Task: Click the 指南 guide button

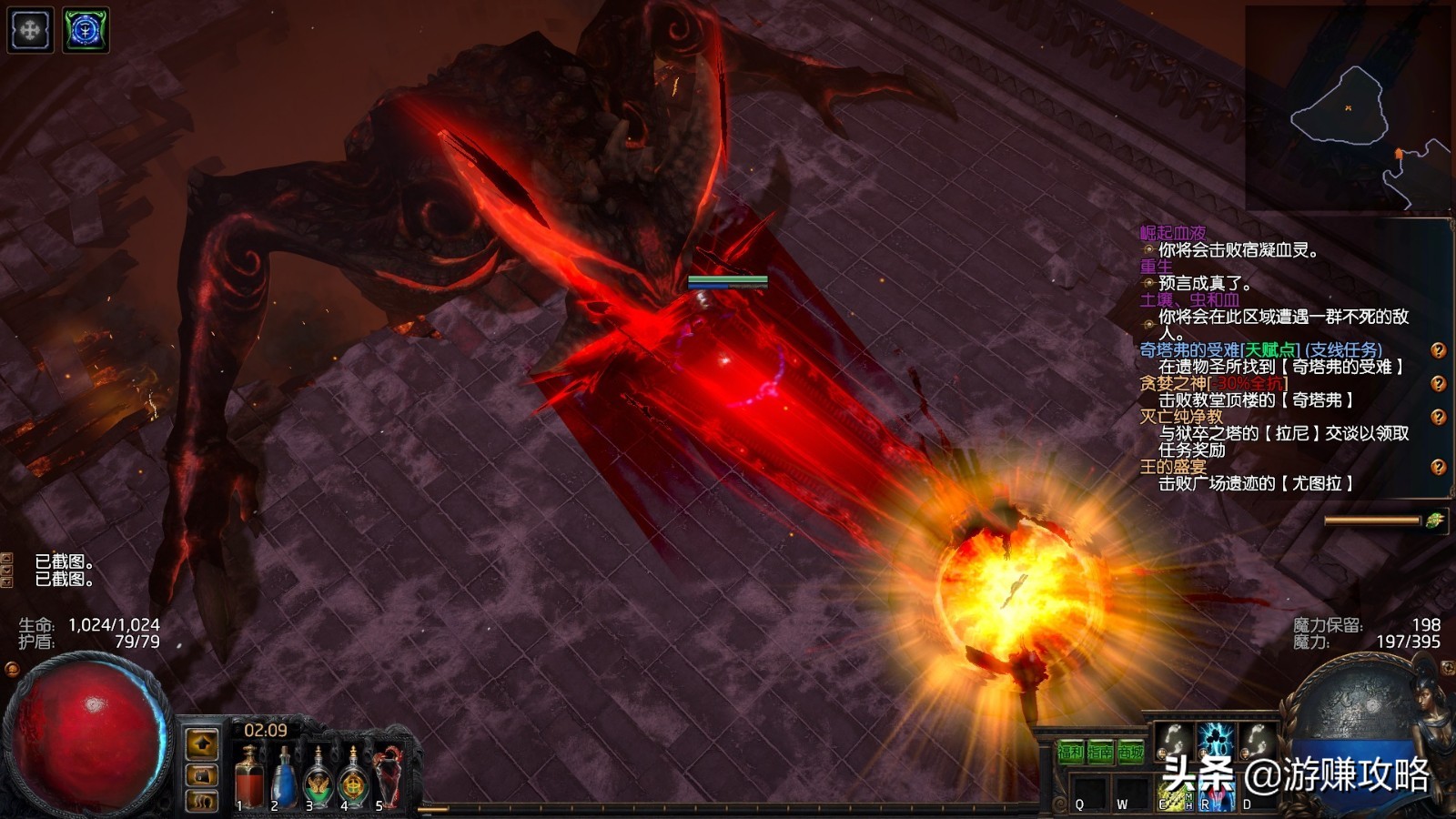Action: click(1100, 753)
